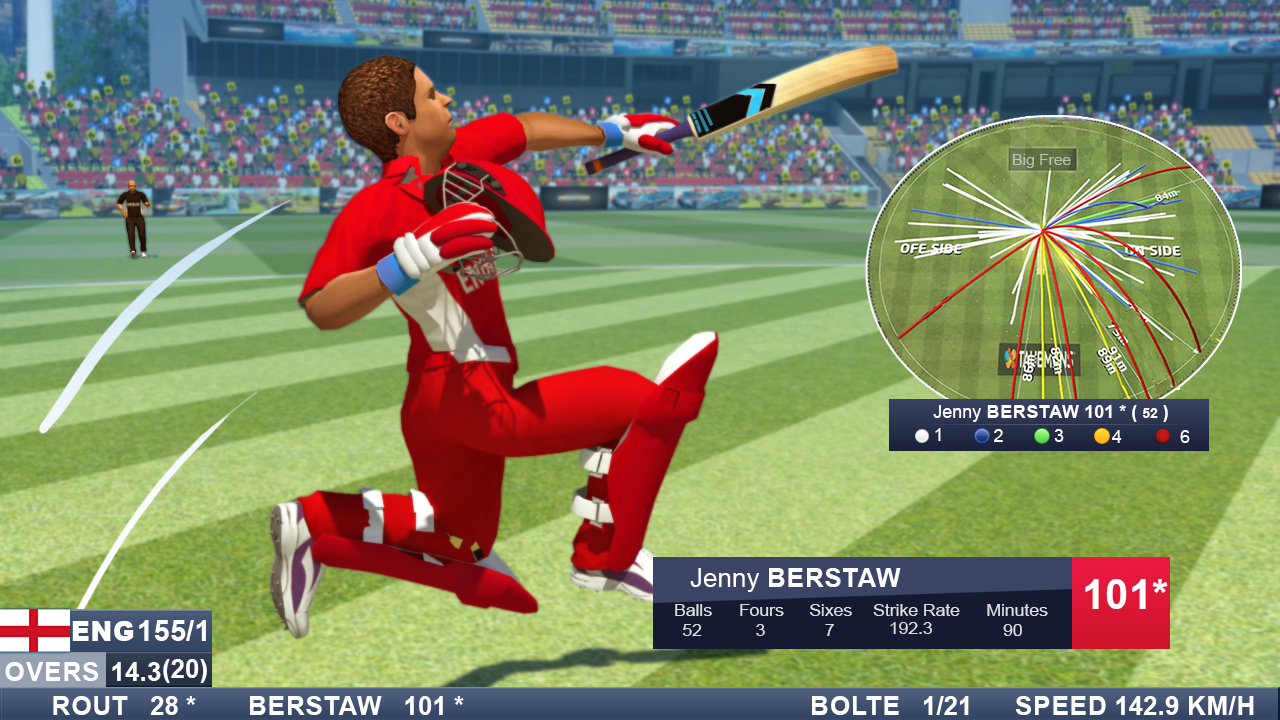Choose the red sixes legend entry

point(1172,436)
